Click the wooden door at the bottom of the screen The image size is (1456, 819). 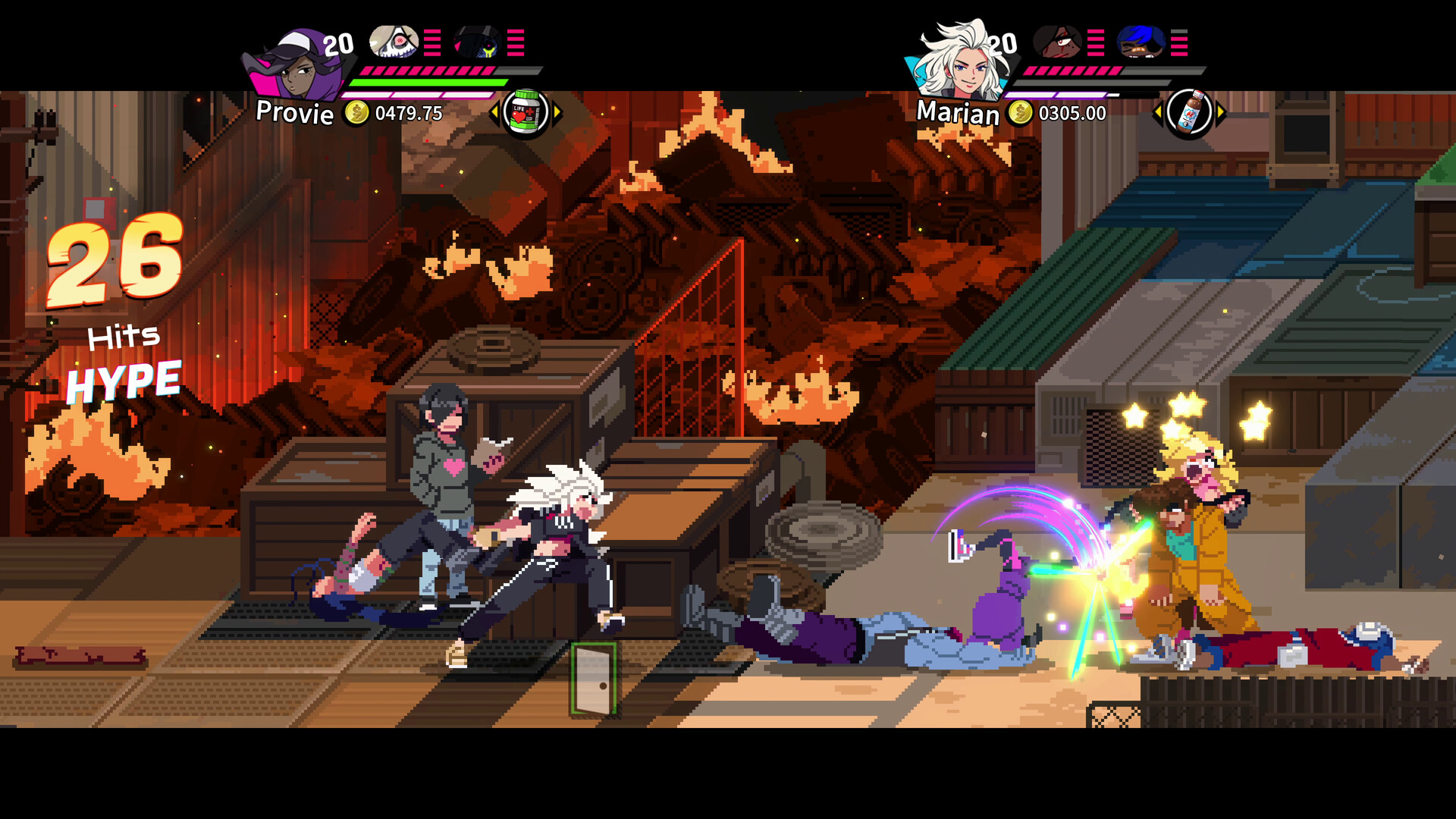pyautogui.click(x=595, y=679)
